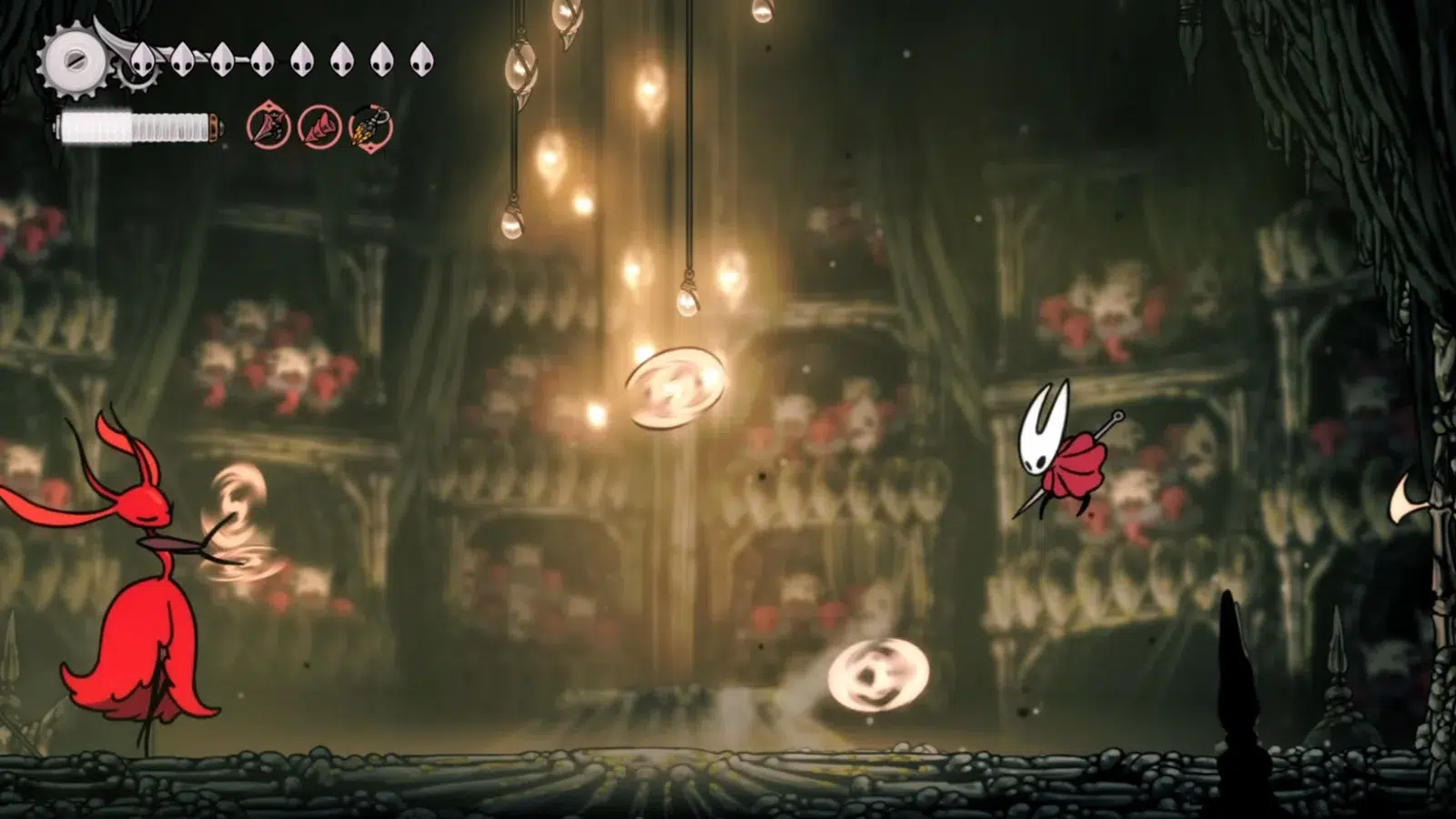This screenshot has height=819, width=1456.
Task: Select the red dart tool icon
Action: pyautogui.click(x=268, y=127)
